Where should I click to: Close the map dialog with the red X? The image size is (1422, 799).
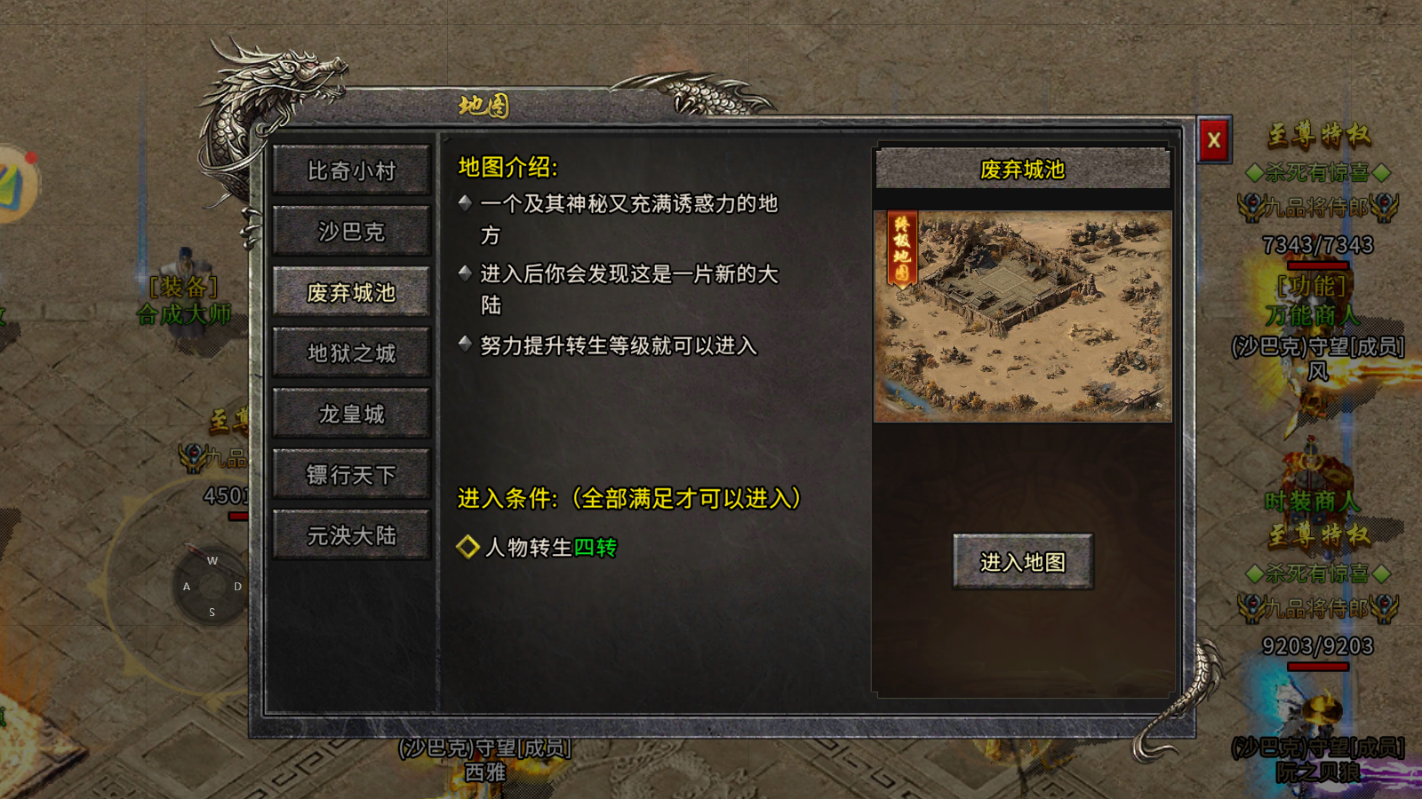pyautogui.click(x=1214, y=140)
